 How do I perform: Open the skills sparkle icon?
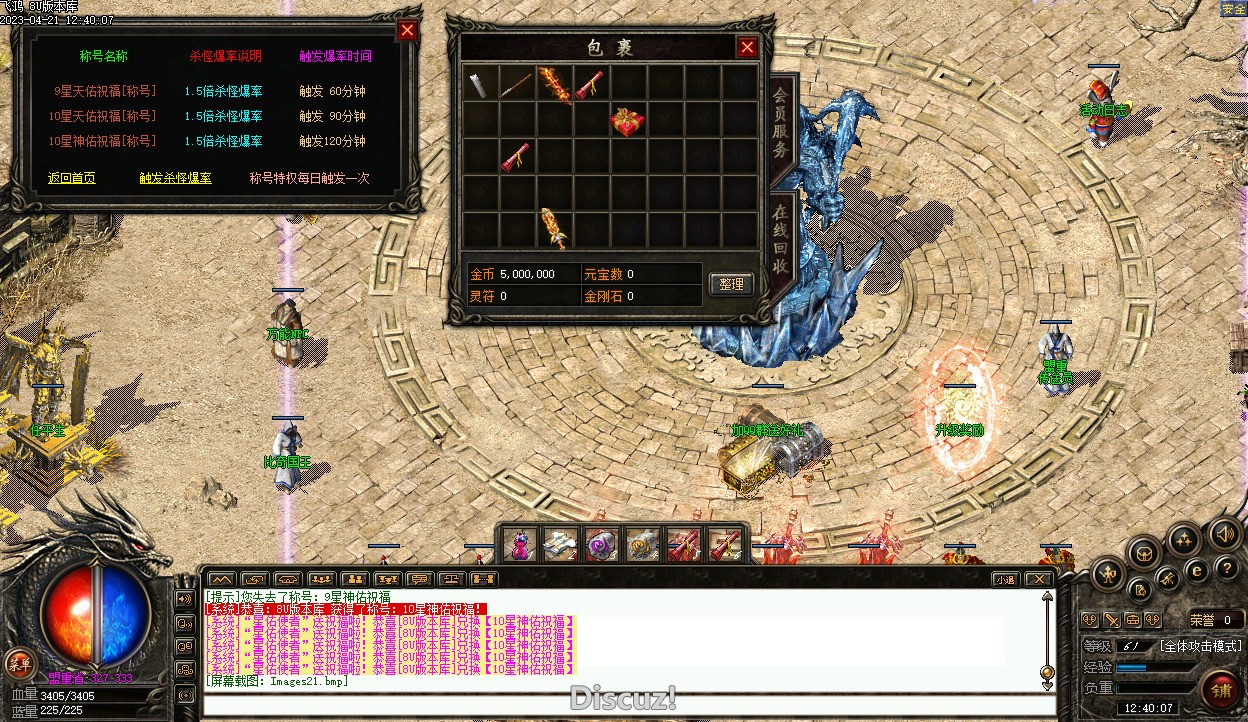1184,541
